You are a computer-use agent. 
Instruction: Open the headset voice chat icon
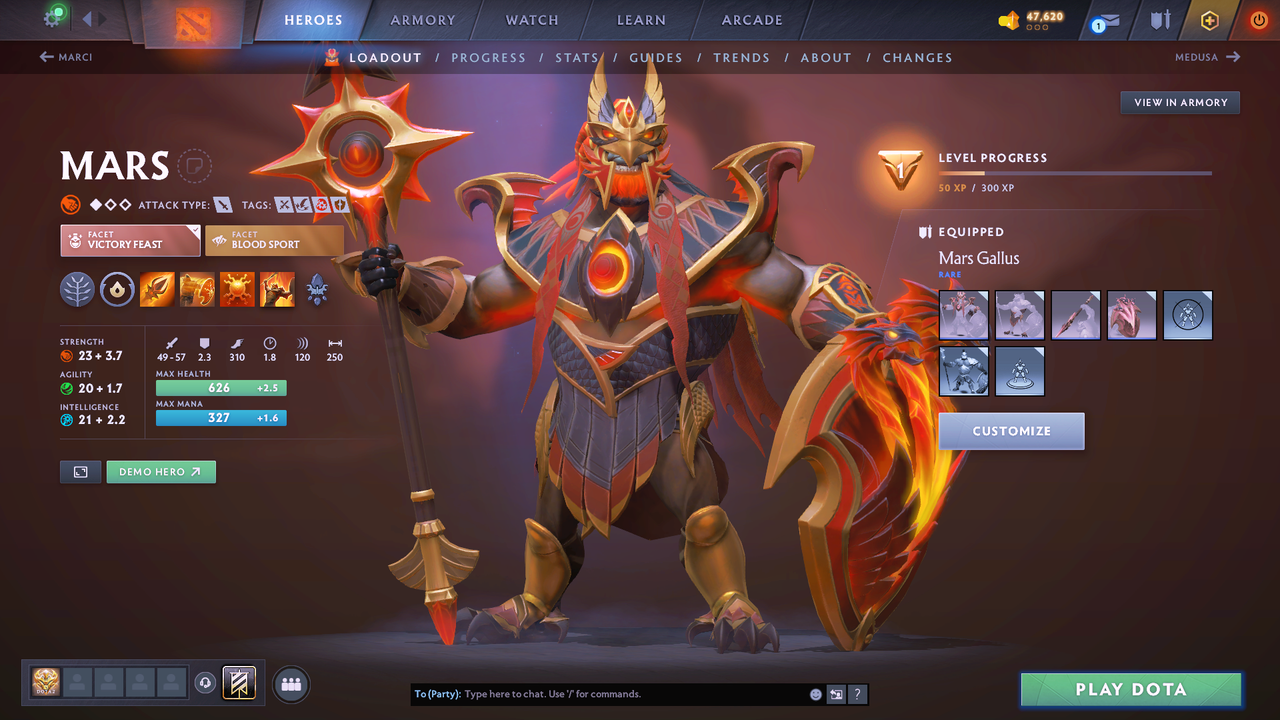click(207, 683)
